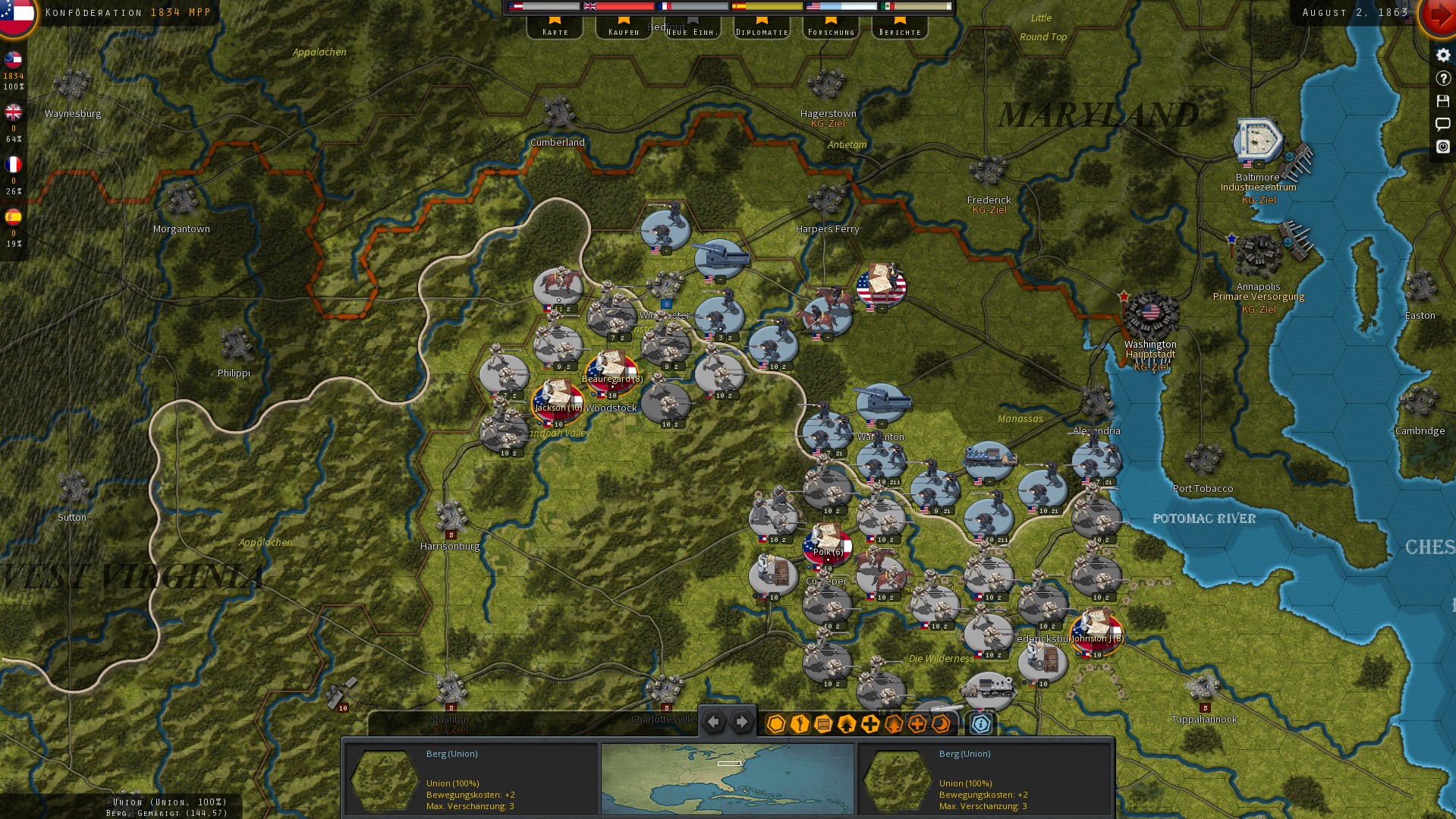The height and width of the screenshot is (819, 1456).
Task: Click the save game disk icon
Action: (1442, 101)
